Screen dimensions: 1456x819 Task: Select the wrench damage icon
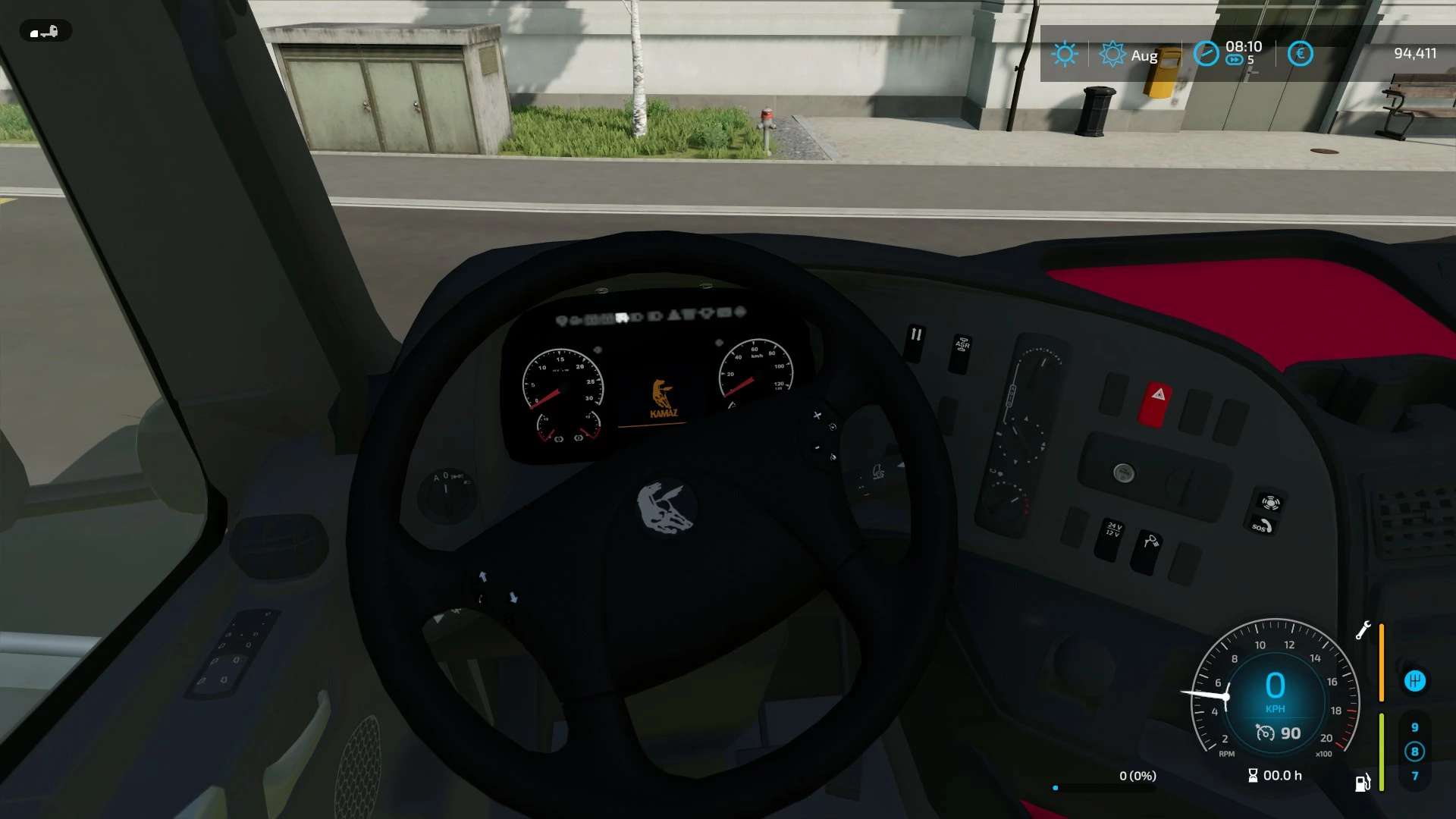[1363, 630]
